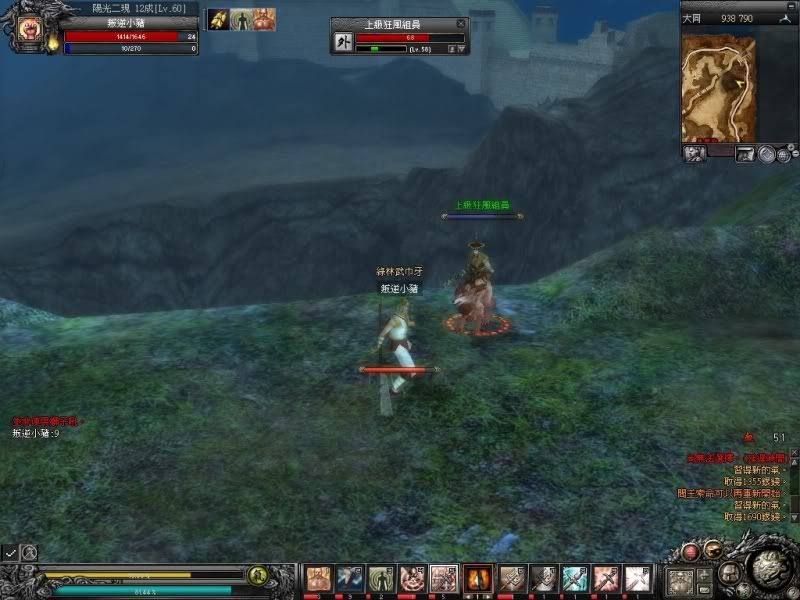Activate the green concentric rings skill
The image size is (800, 600).
click(x=382, y=578)
